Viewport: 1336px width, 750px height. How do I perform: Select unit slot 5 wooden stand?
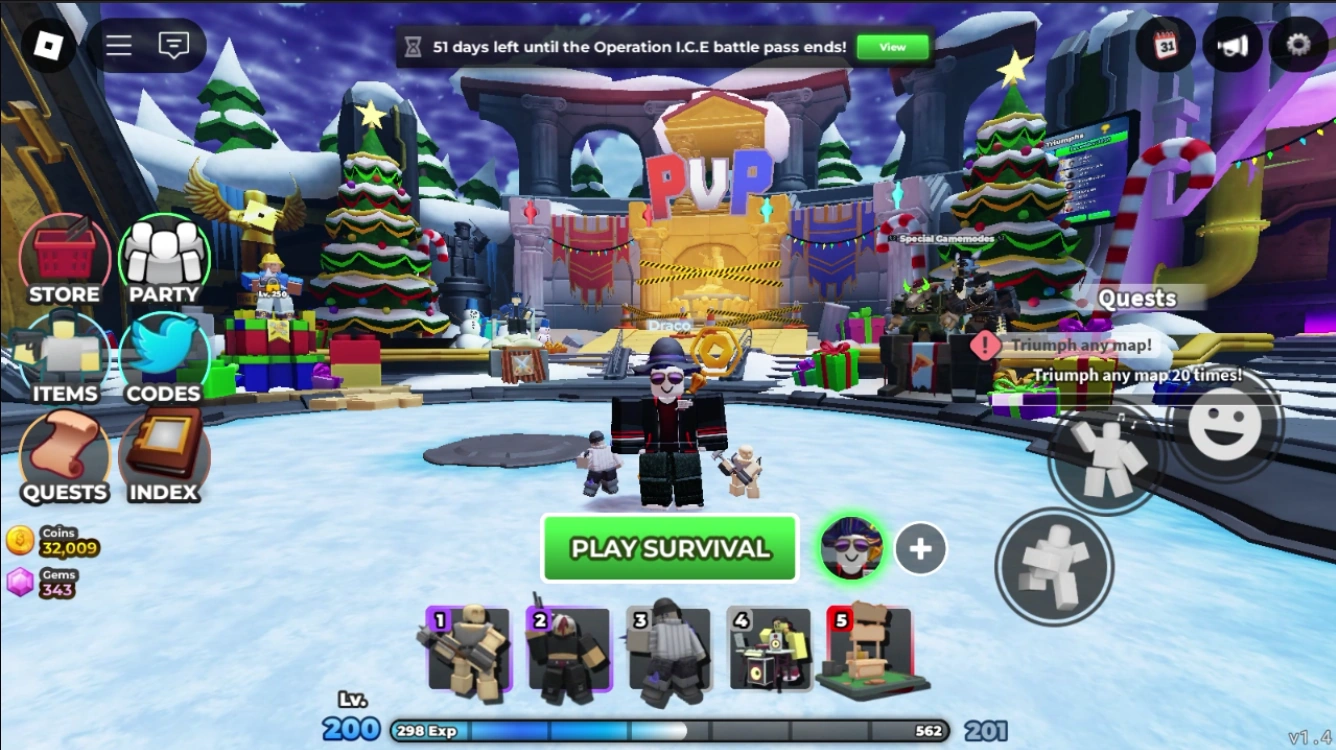[868, 652]
